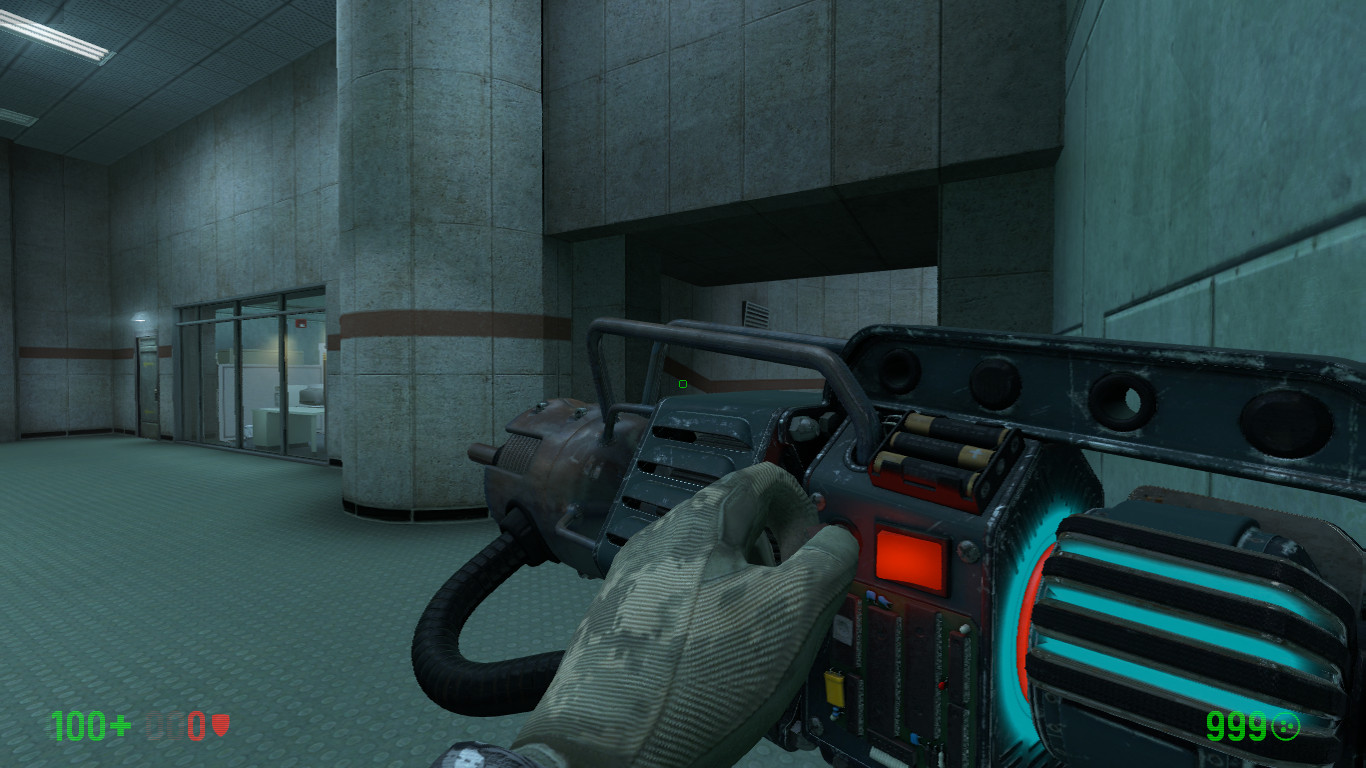The width and height of the screenshot is (1366, 768).
Task: Click the battery cells atop the Gluon Gun
Action: 940,452
